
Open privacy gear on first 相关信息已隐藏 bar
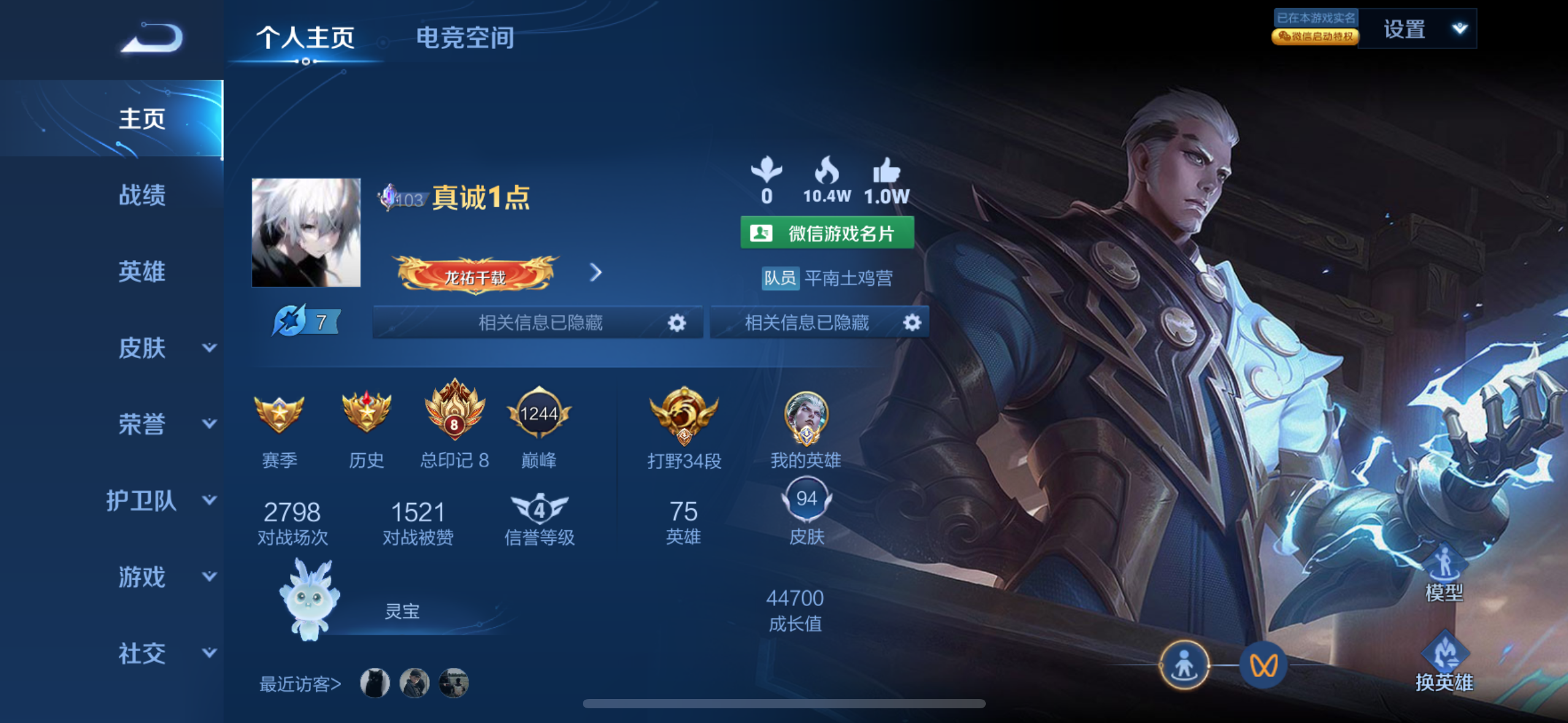[677, 323]
